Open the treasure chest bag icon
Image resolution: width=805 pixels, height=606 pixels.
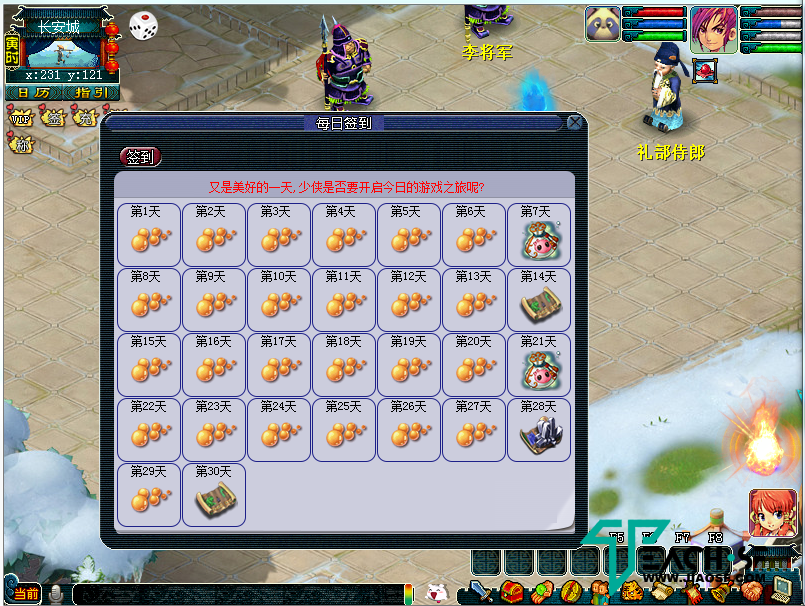pyautogui.click(x=513, y=592)
